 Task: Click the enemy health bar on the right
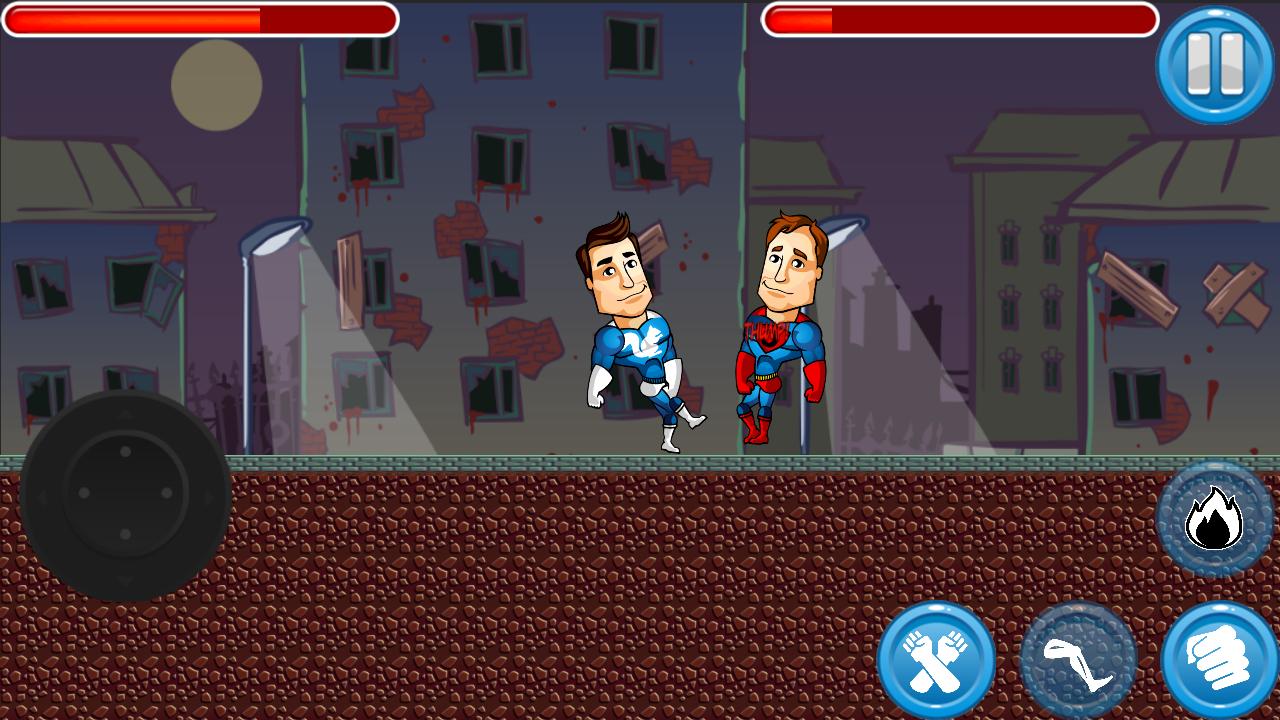960,17
